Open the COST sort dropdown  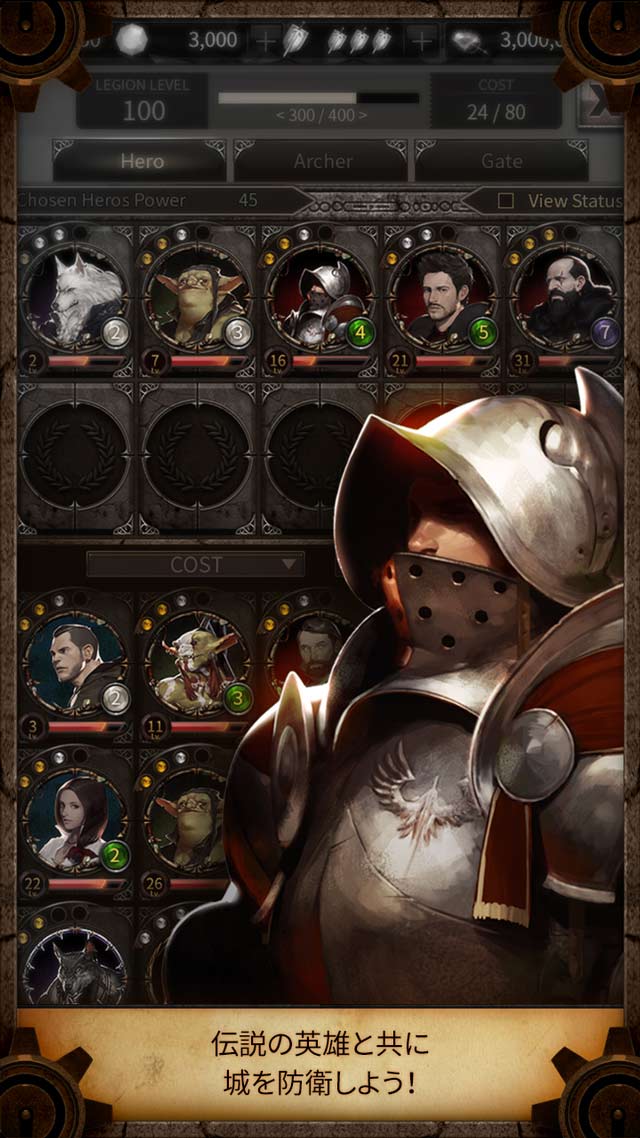point(195,565)
